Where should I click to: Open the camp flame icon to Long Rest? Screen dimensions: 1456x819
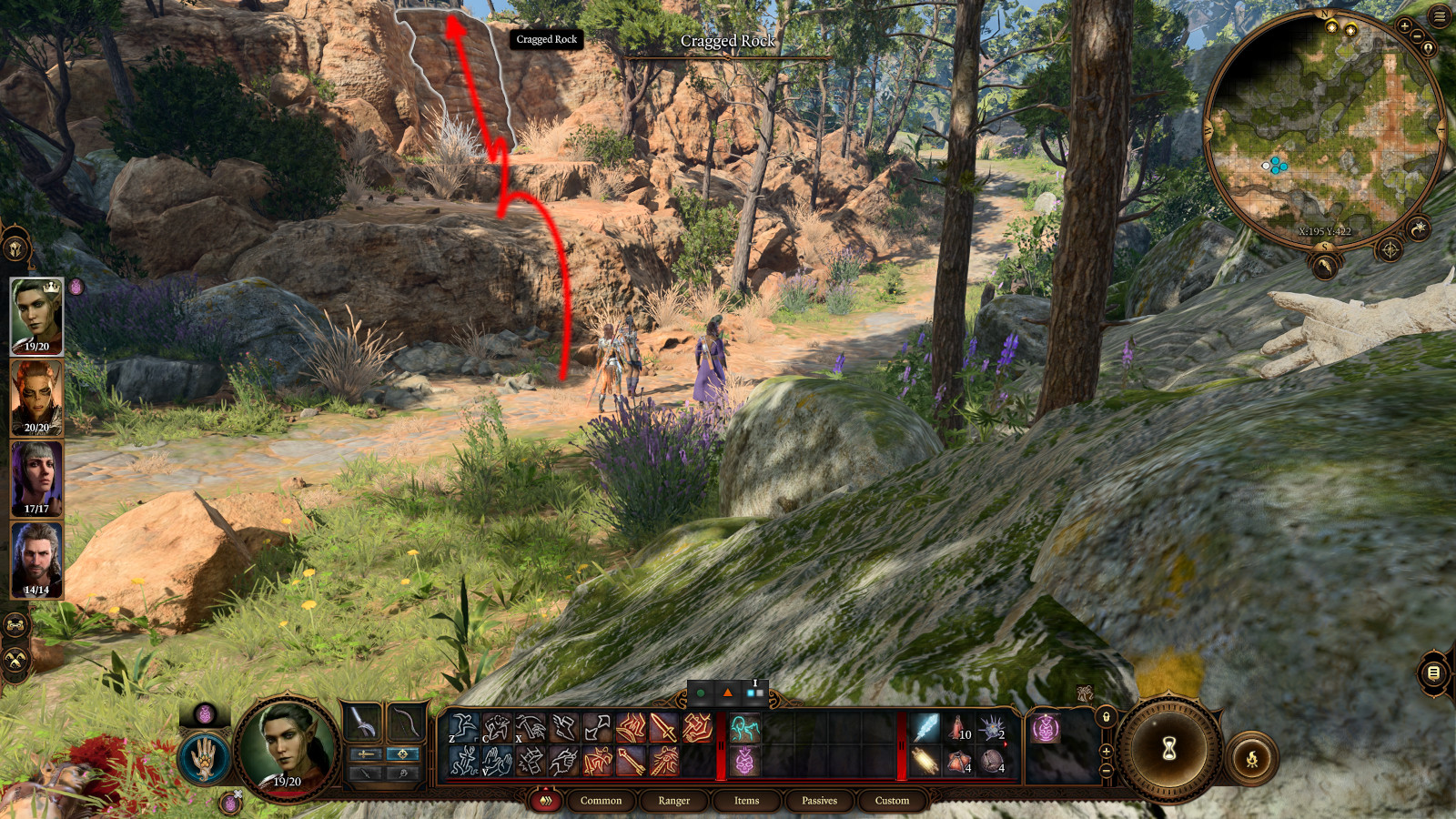tap(1252, 758)
